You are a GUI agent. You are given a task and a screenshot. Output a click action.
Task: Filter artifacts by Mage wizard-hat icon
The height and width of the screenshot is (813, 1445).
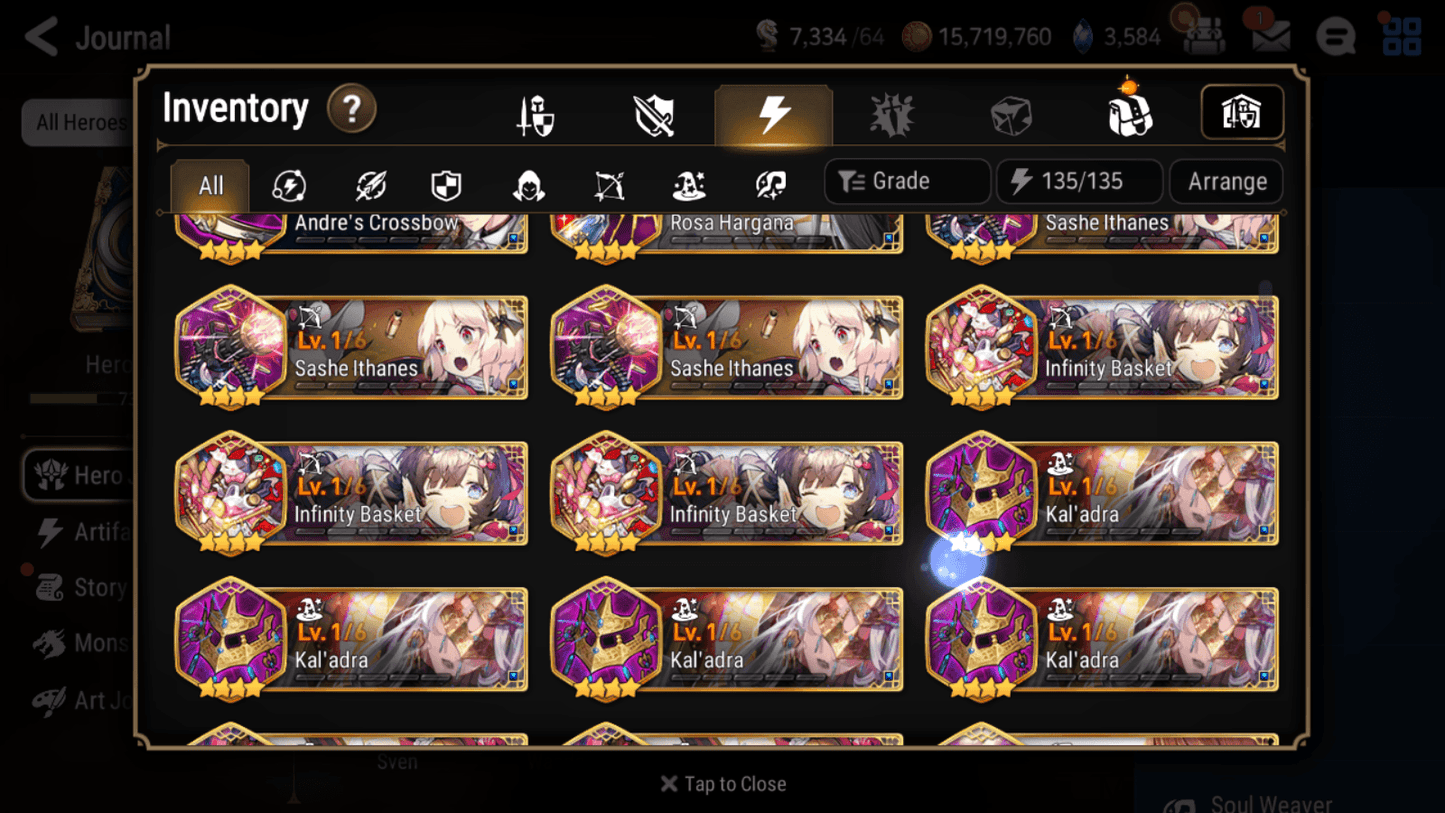pyautogui.click(x=689, y=184)
